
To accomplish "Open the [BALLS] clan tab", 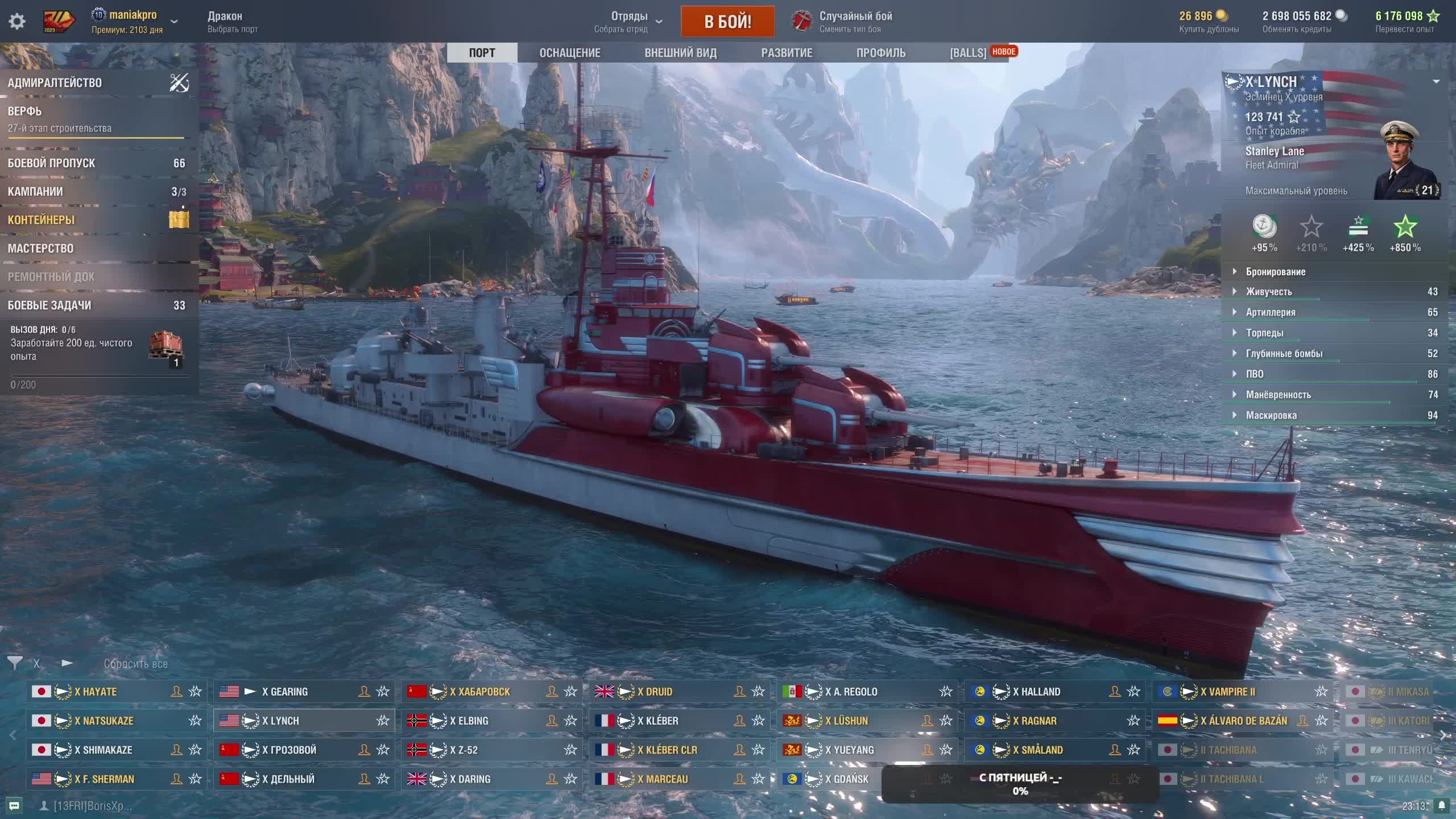I will point(968,53).
